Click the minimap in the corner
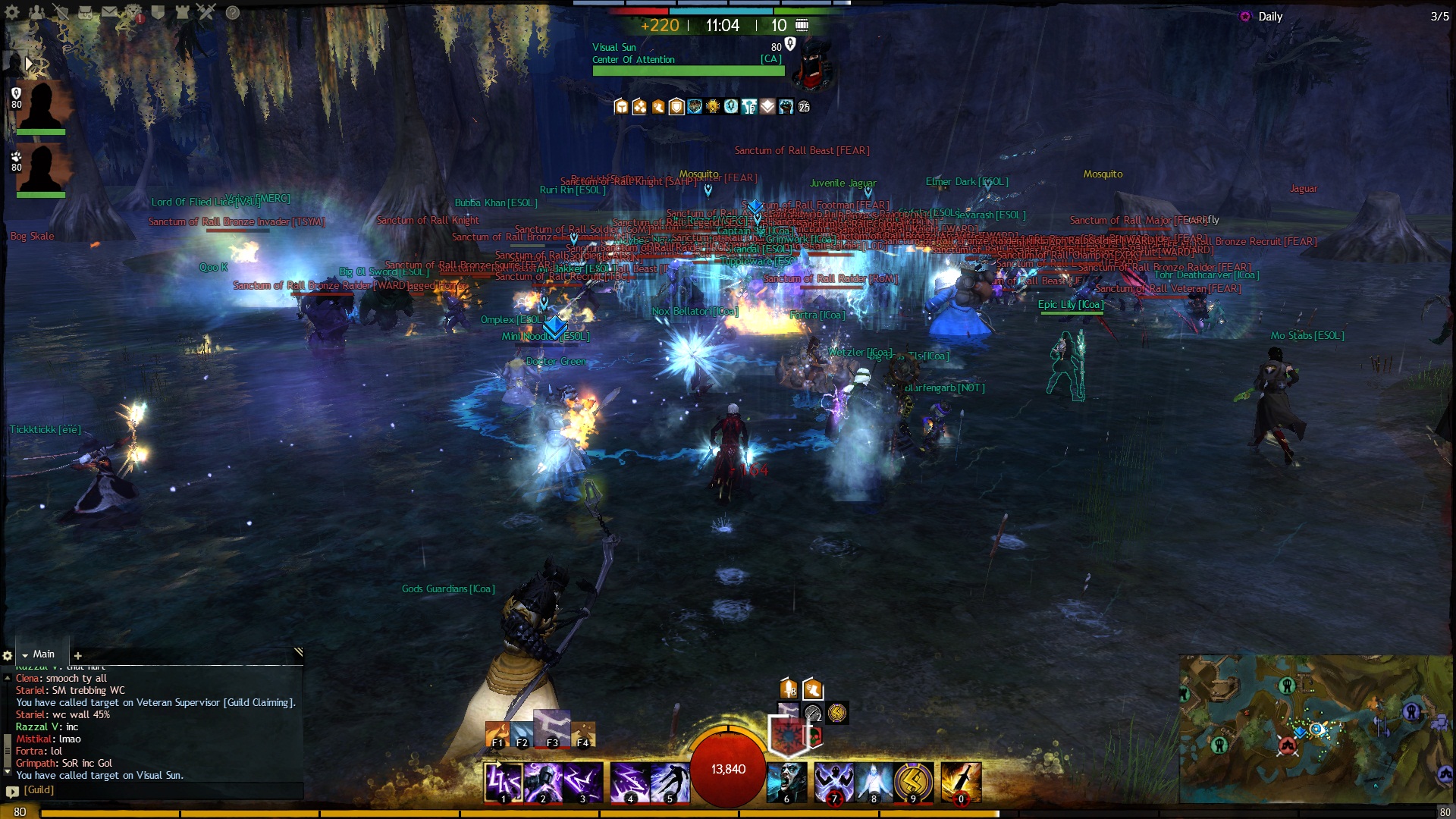 click(x=1316, y=728)
